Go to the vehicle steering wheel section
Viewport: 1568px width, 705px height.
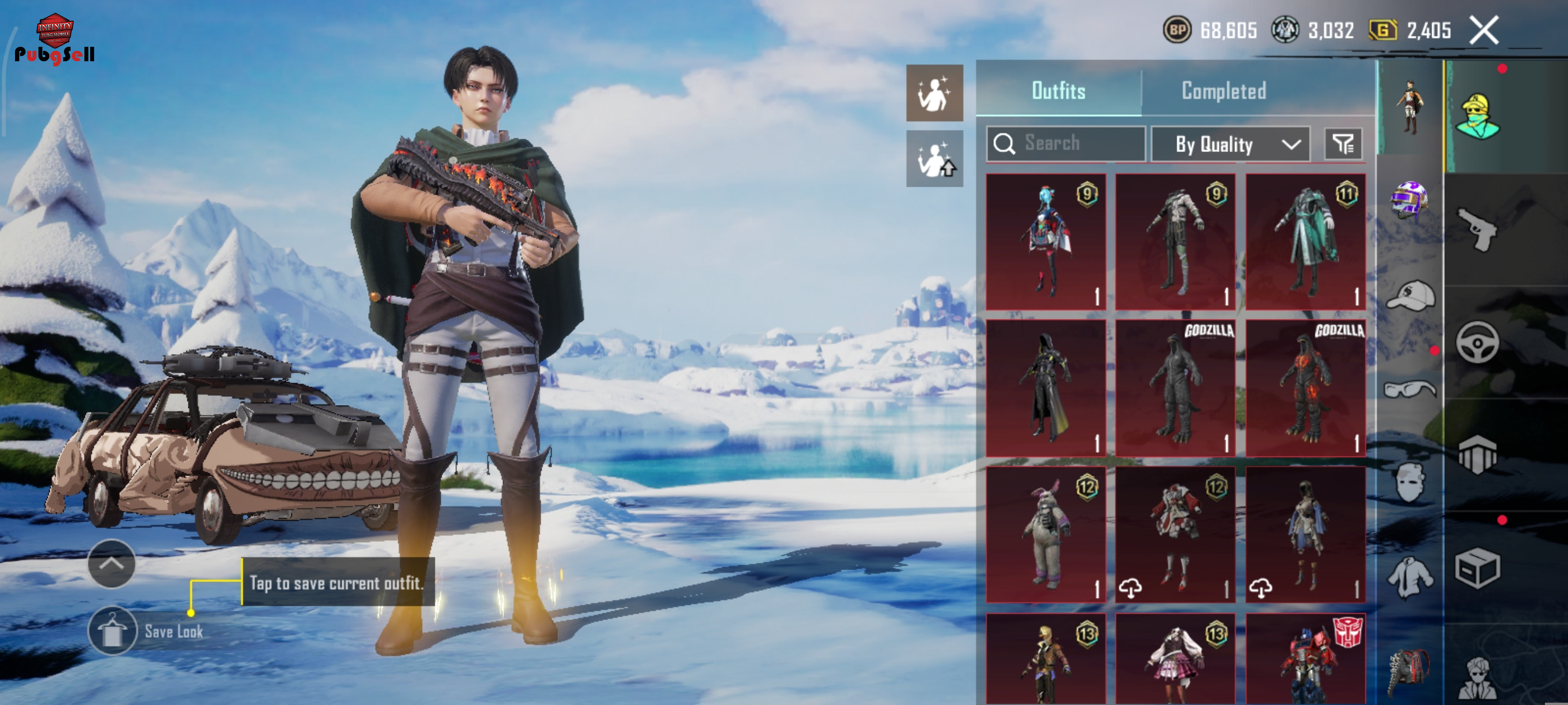tap(1478, 343)
